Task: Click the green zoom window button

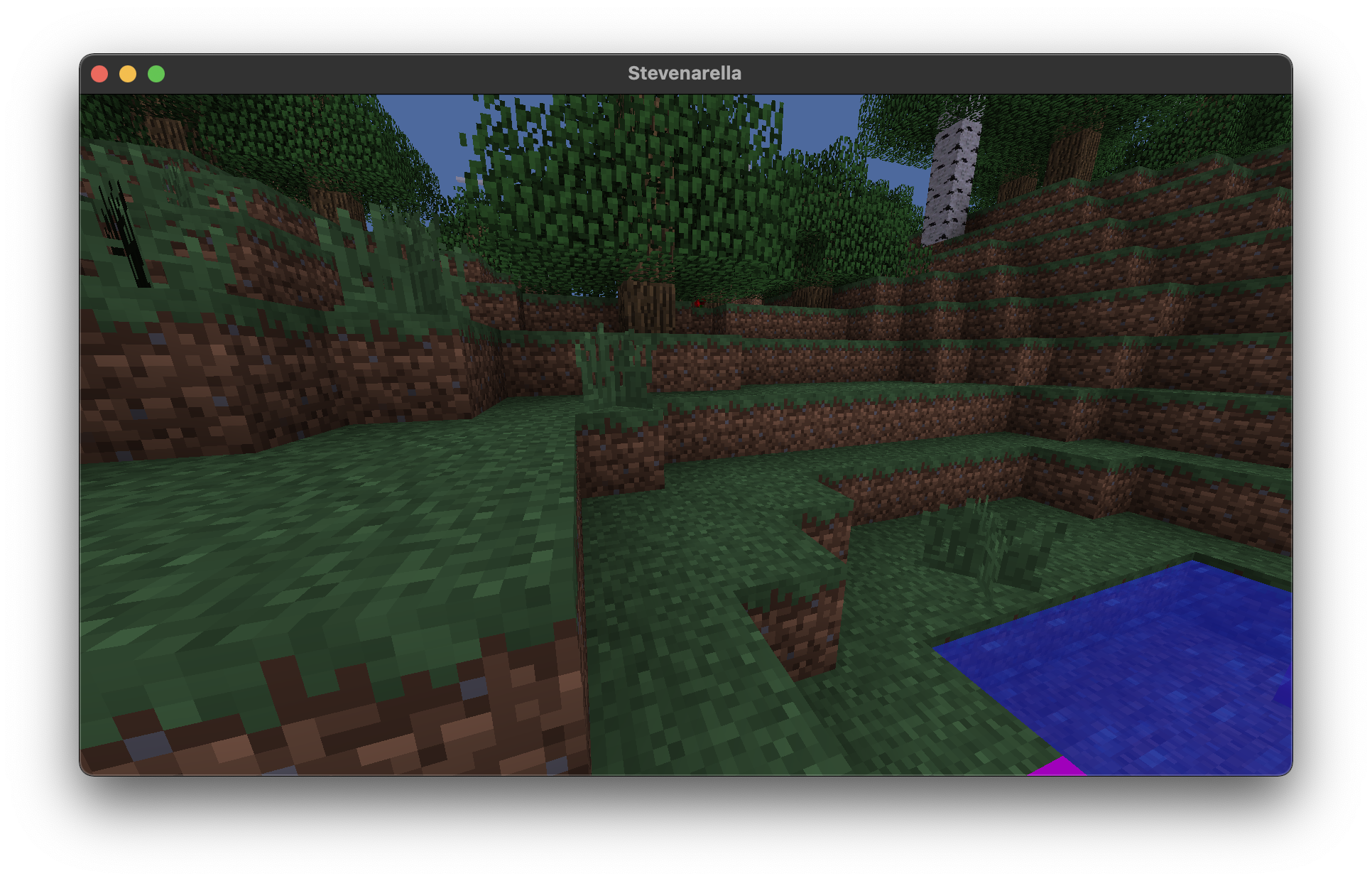Action: [x=156, y=72]
